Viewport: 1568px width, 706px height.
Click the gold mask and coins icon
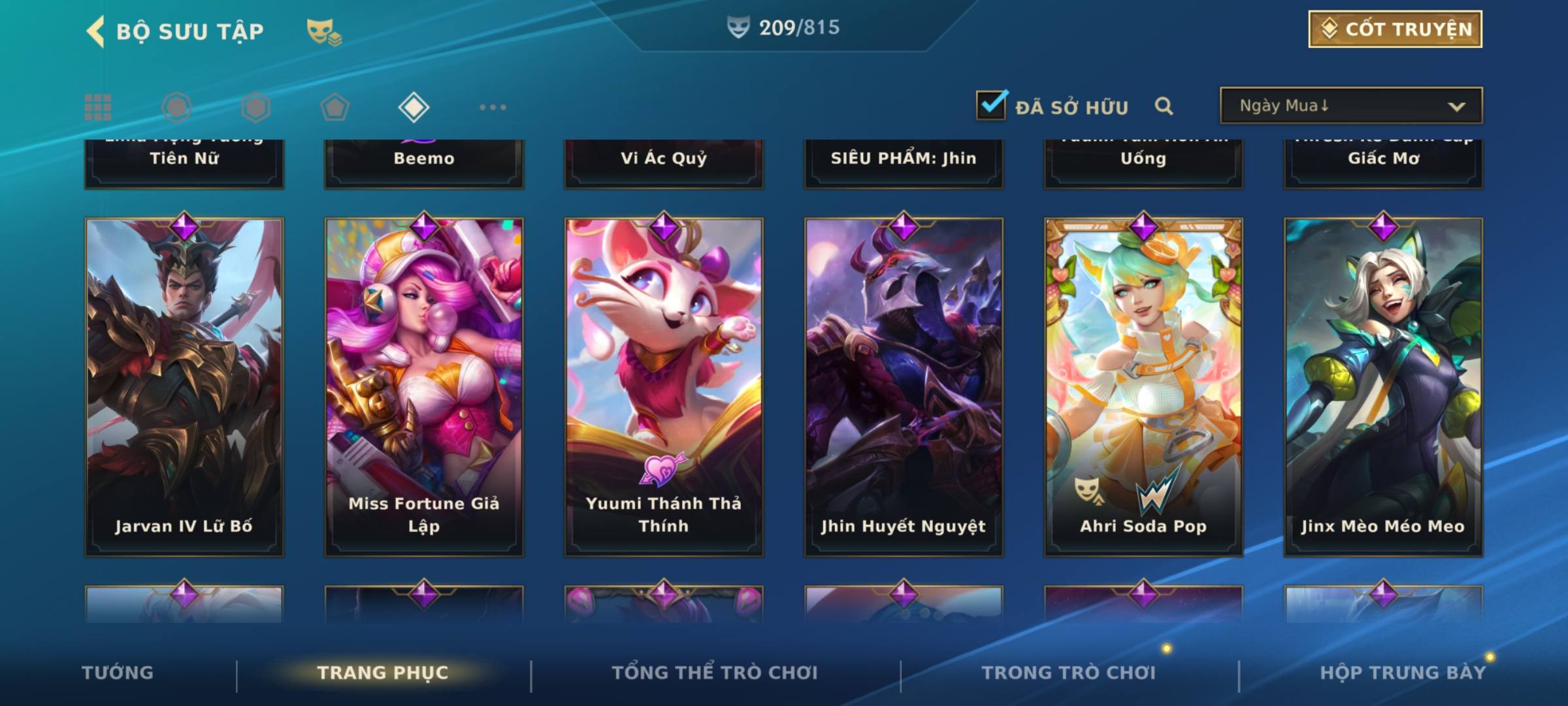pos(323,32)
